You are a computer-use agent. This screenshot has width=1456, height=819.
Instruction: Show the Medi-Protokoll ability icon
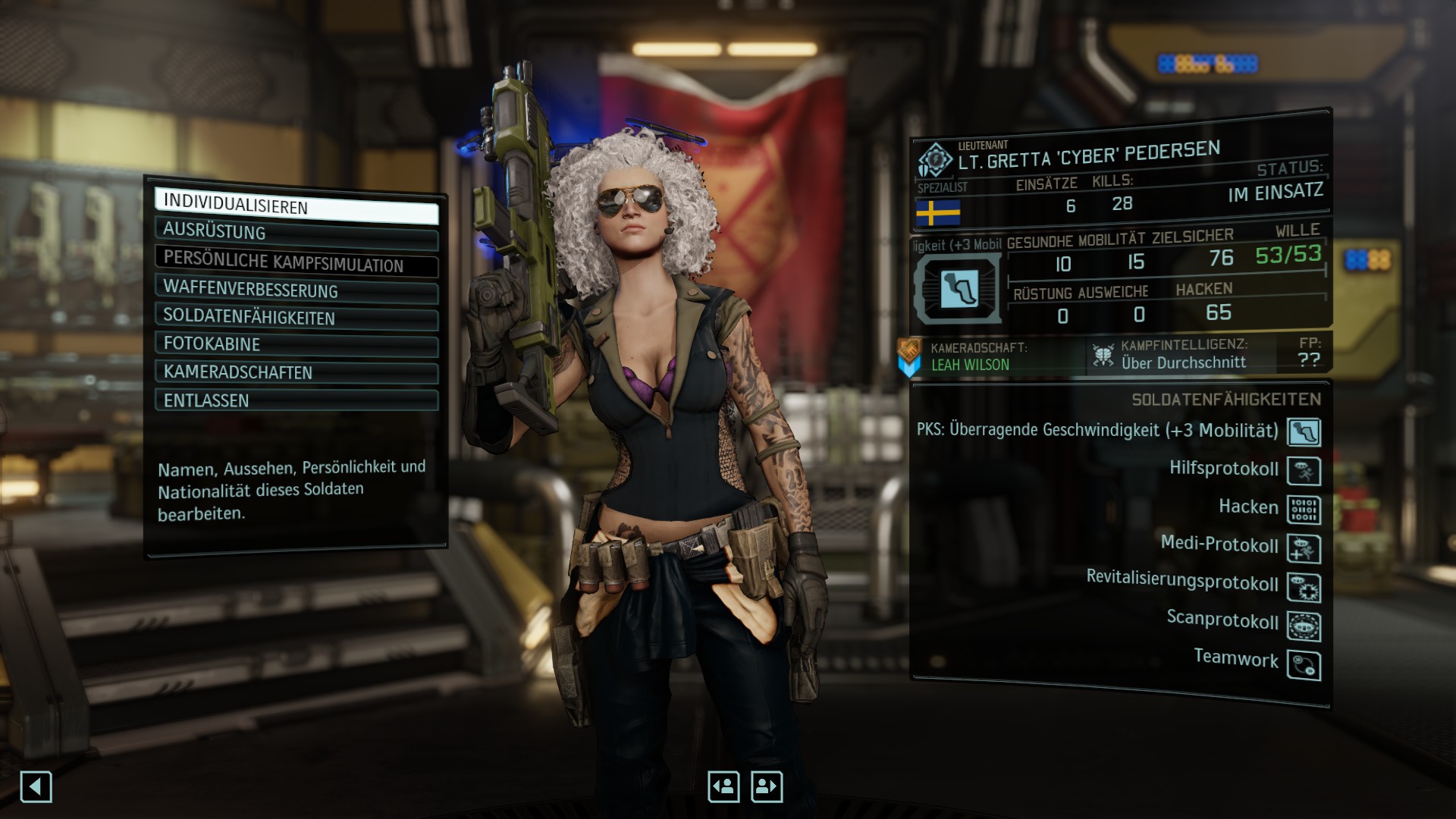pos(1304,548)
